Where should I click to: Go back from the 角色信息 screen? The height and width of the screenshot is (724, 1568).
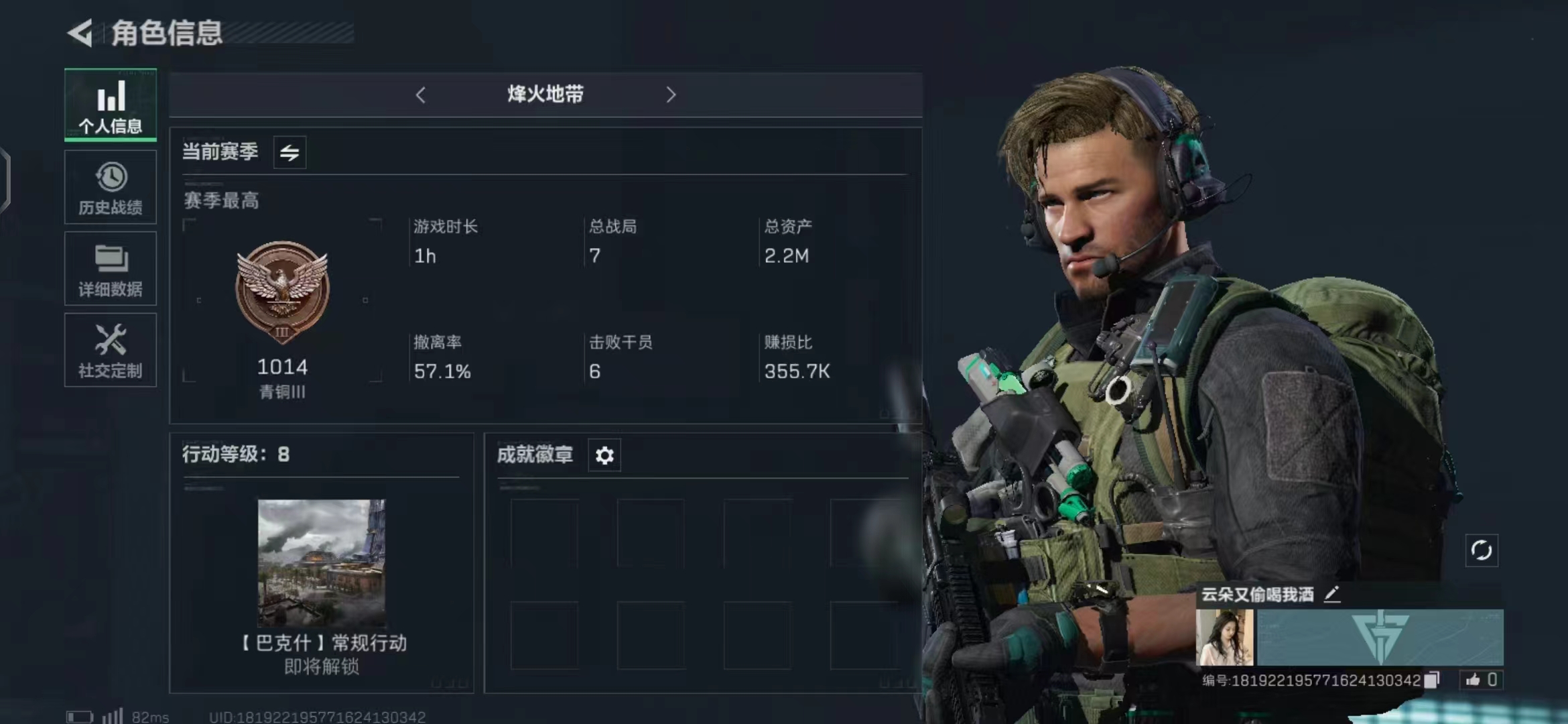click(x=80, y=33)
